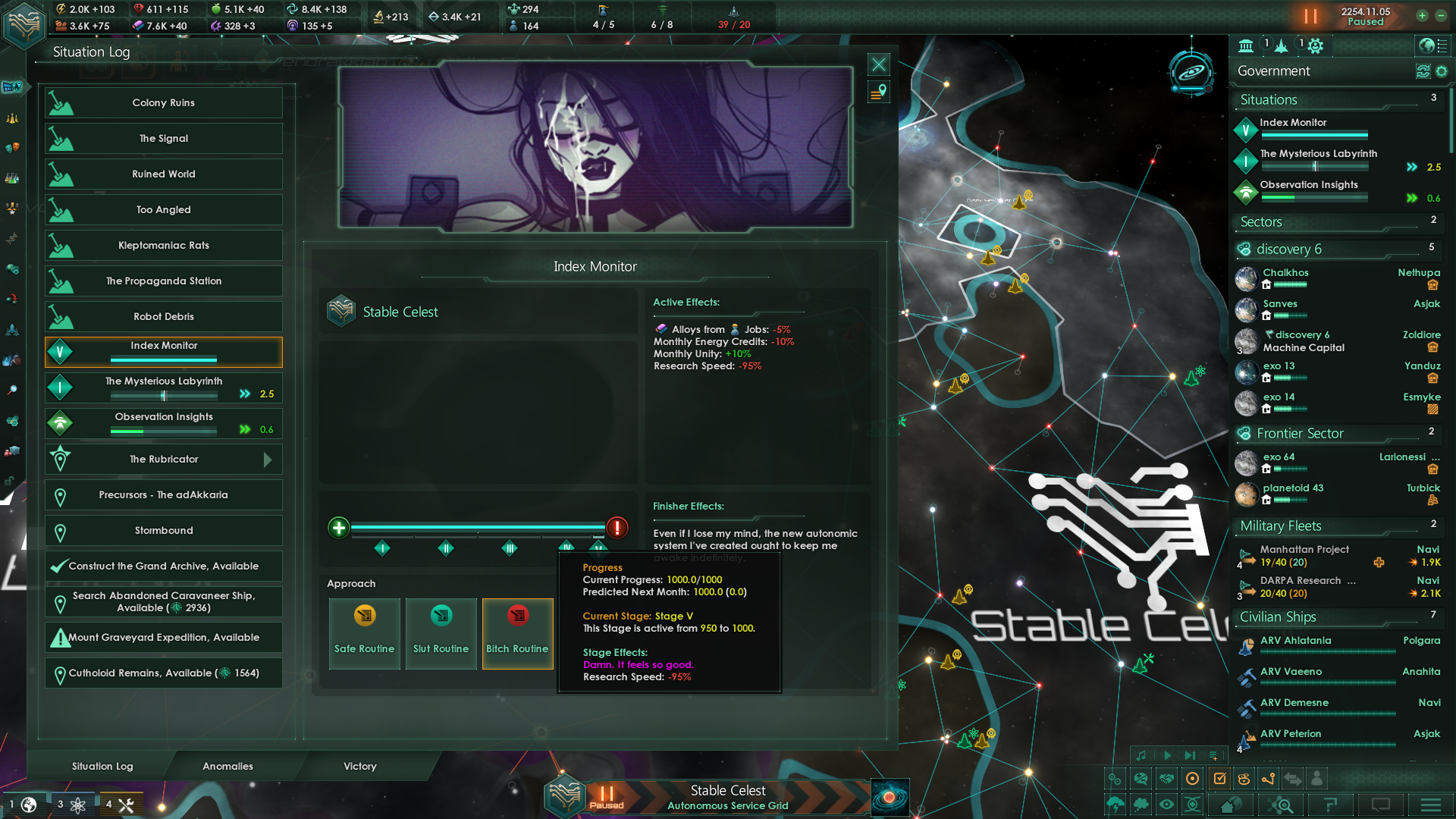
Task: Click the help question-mark icon near bottom right
Action: (x=1331, y=805)
